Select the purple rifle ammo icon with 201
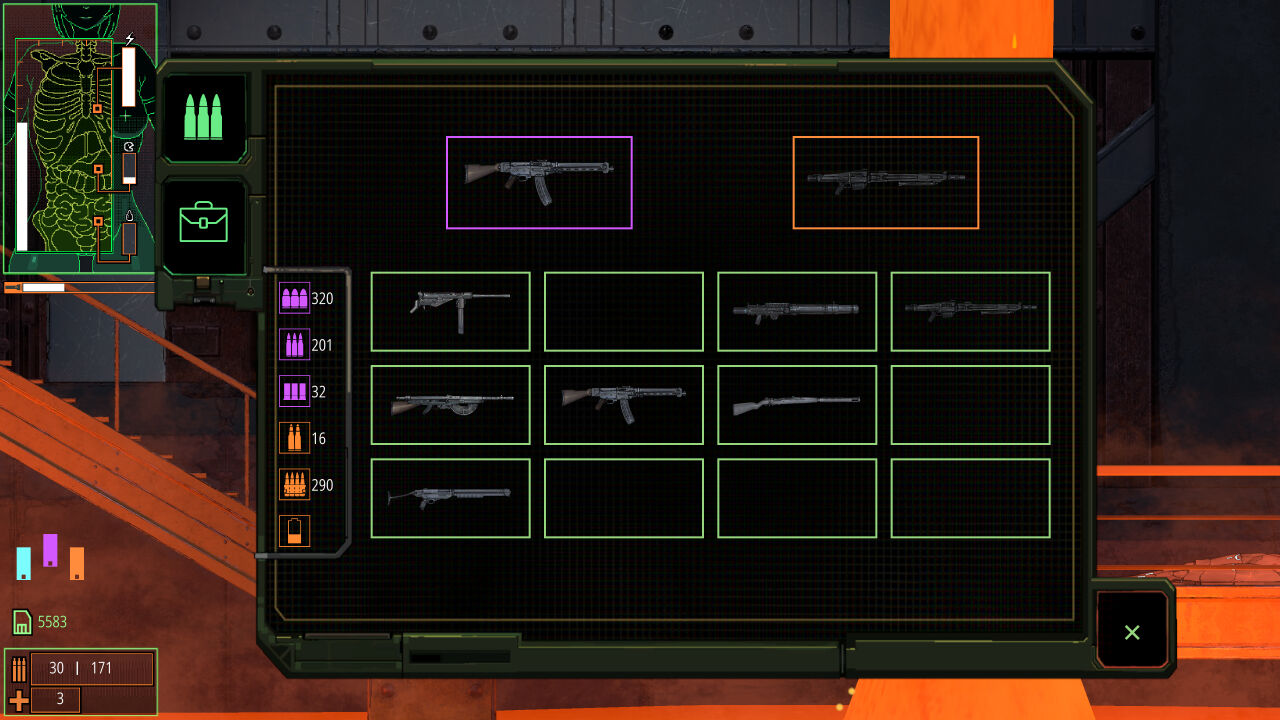Image resolution: width=1280 pixels, height=720 pixels. (x=294, y=344)
